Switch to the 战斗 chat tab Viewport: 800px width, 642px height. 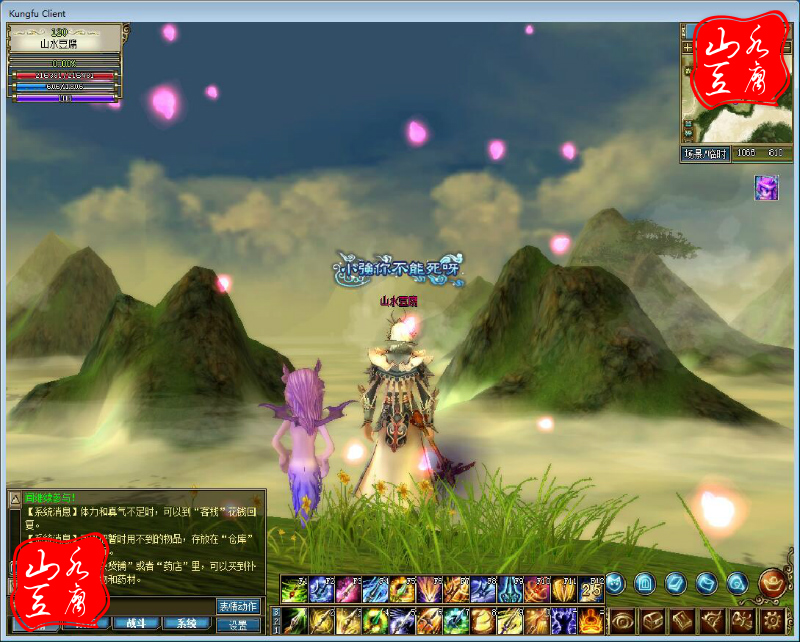pos(135,622)
